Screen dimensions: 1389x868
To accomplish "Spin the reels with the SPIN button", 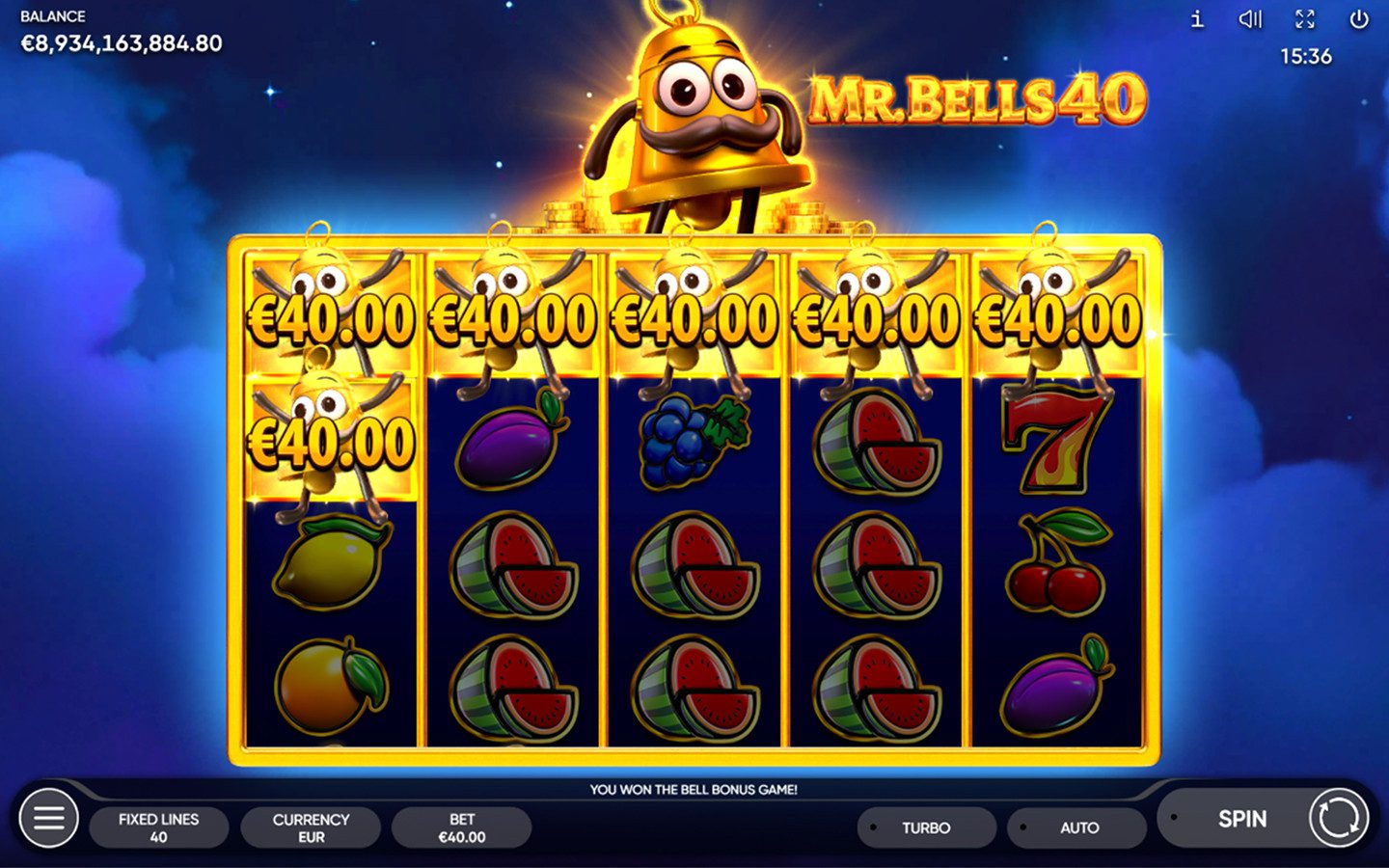I will click(x=1241, y=819).
